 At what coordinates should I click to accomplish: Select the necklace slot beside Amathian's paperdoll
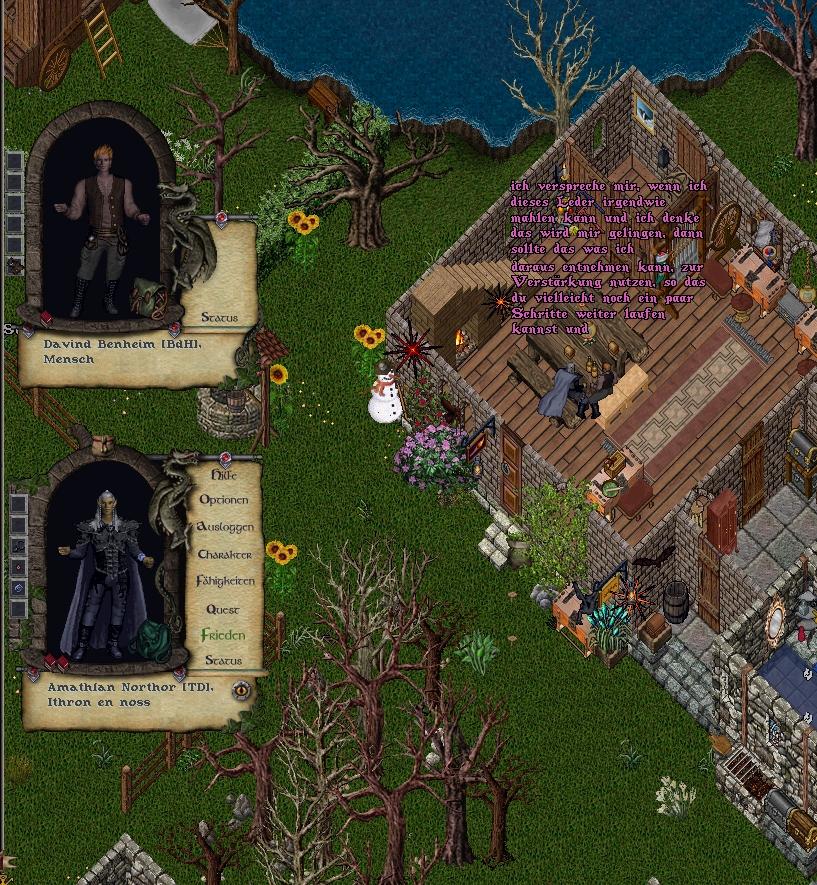point(17,546)
